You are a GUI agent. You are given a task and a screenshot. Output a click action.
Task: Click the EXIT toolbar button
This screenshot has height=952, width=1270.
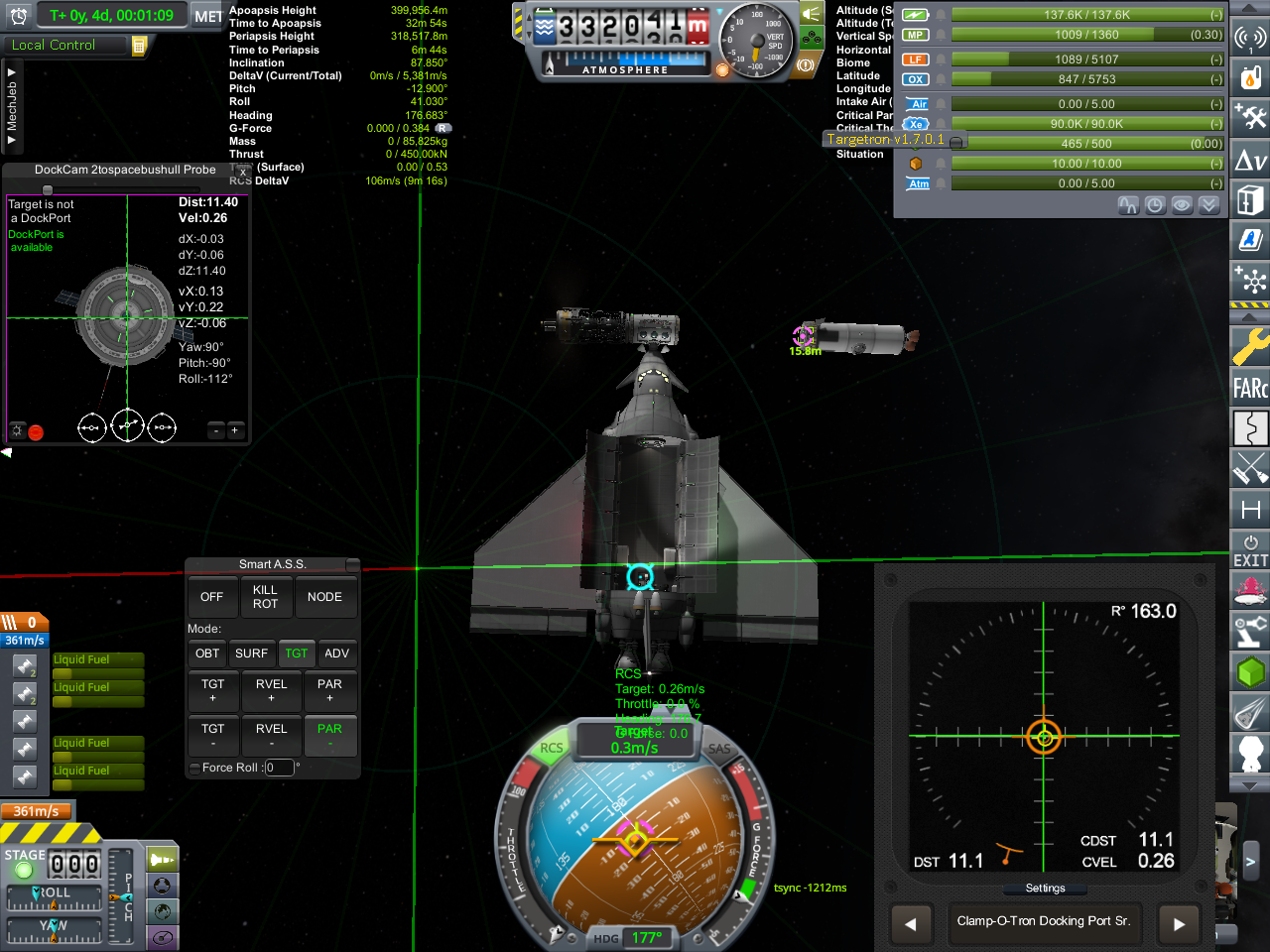[x=1250, y=551]
